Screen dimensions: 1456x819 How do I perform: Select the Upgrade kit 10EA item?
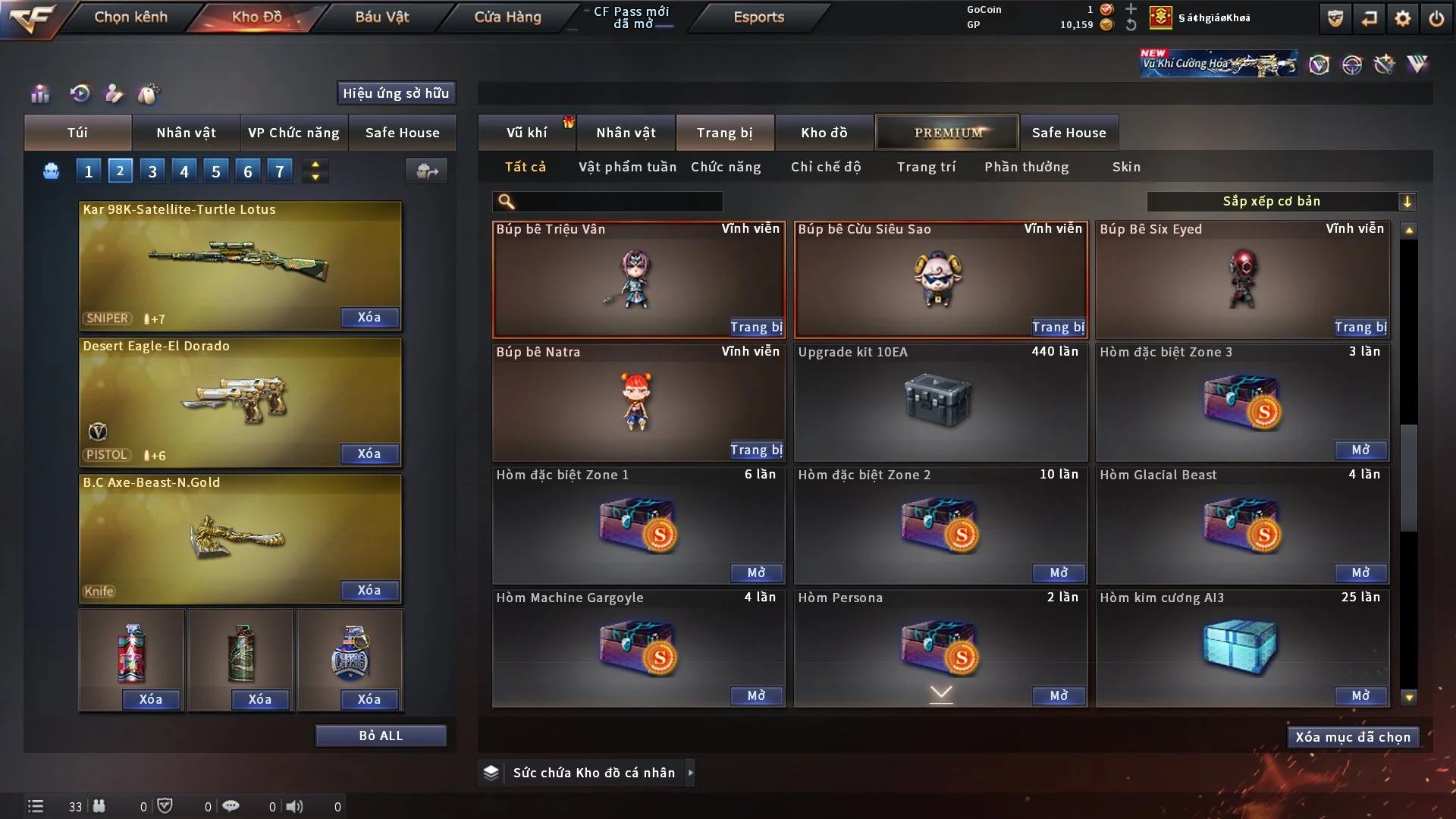point(940,402)
